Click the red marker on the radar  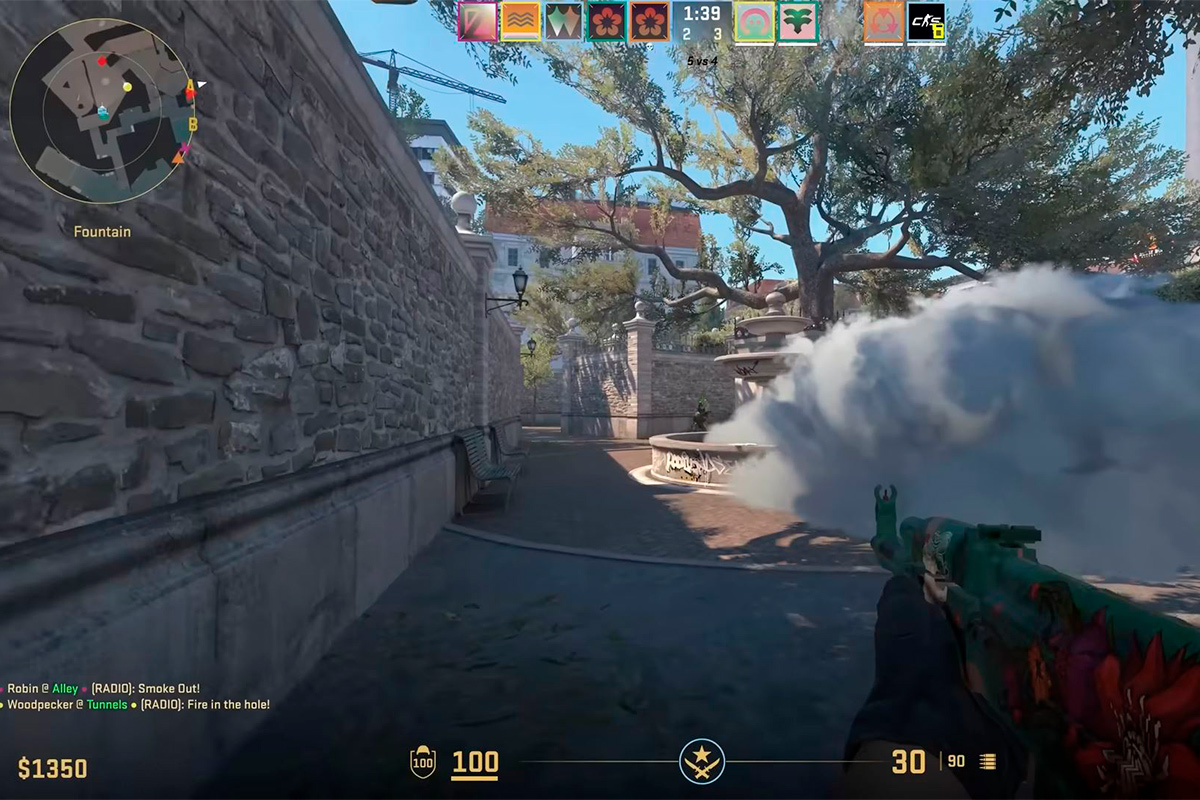tap(102, 61)
